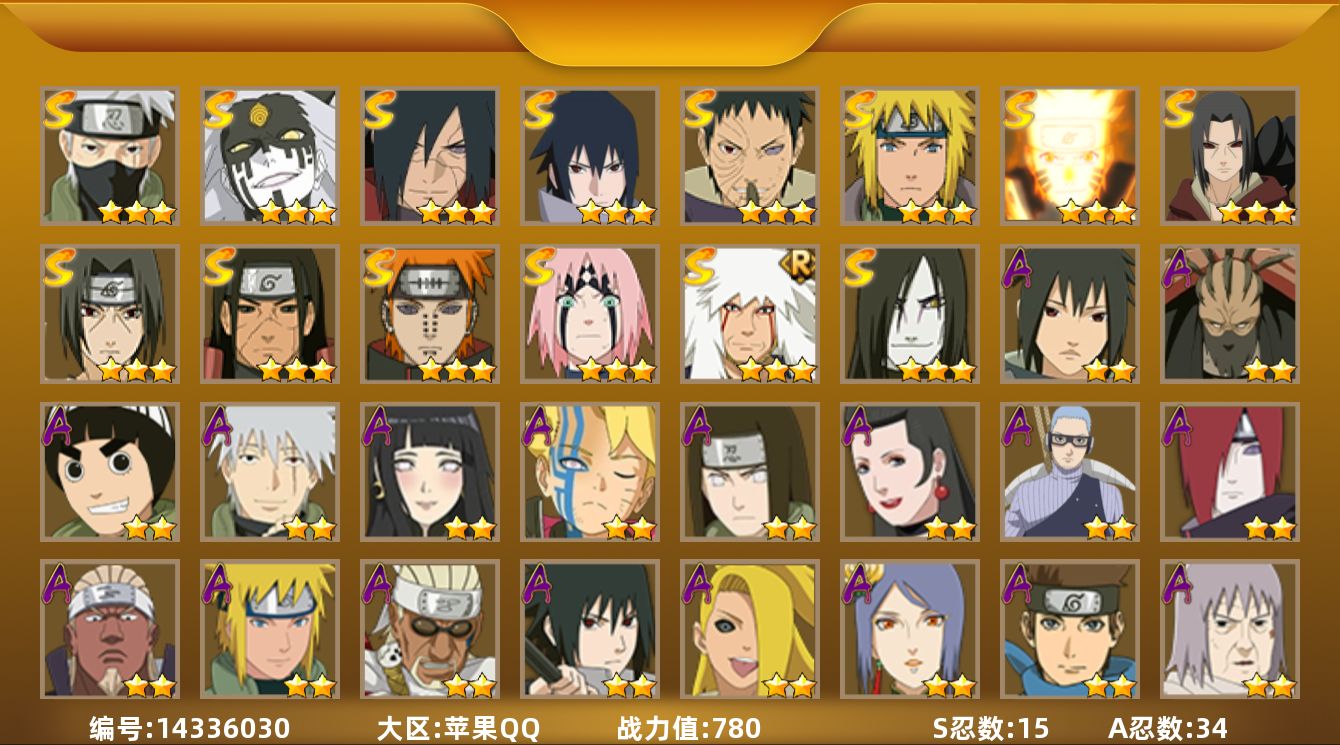Choose the blond Deidara card
This screenshot has width=1340, height=745.
pyautogui.click(x=749, y=629)
